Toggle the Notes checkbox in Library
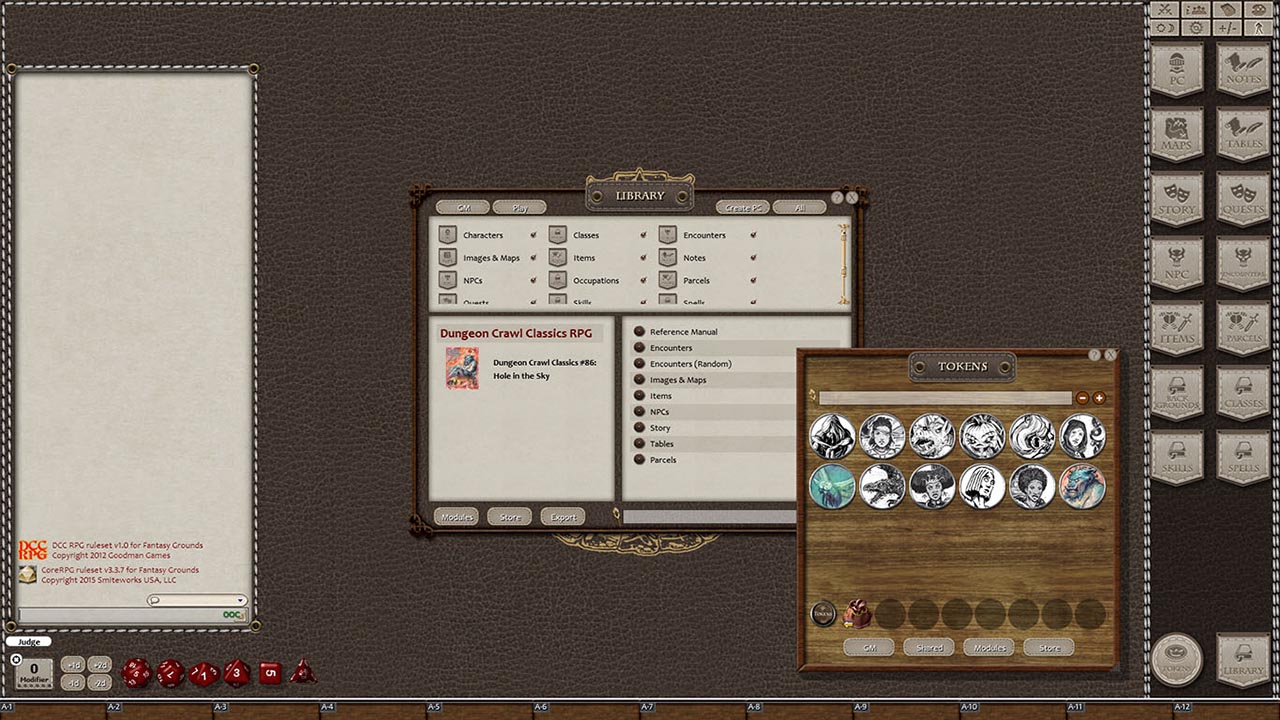 pos(753,257)
